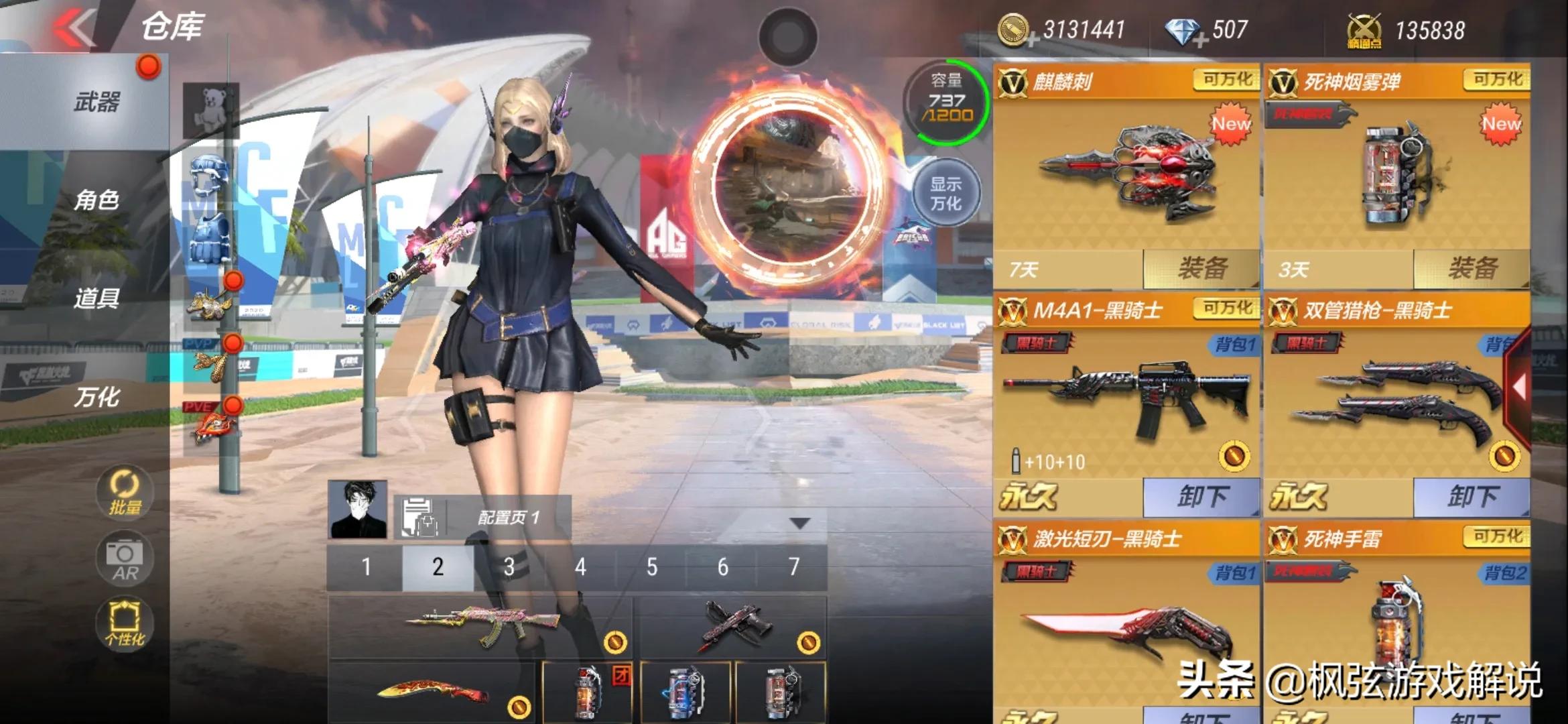Select the equipped pink rifle slot
Viewport: 1568px width, 724px height.
[480, 627]
